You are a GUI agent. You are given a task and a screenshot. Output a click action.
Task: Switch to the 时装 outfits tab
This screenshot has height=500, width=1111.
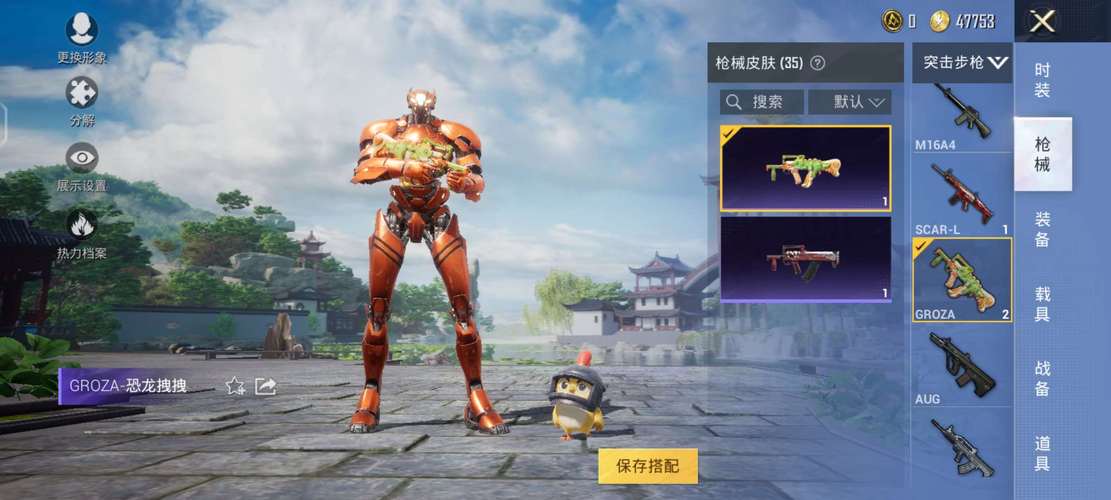[x=1042, y=80]
